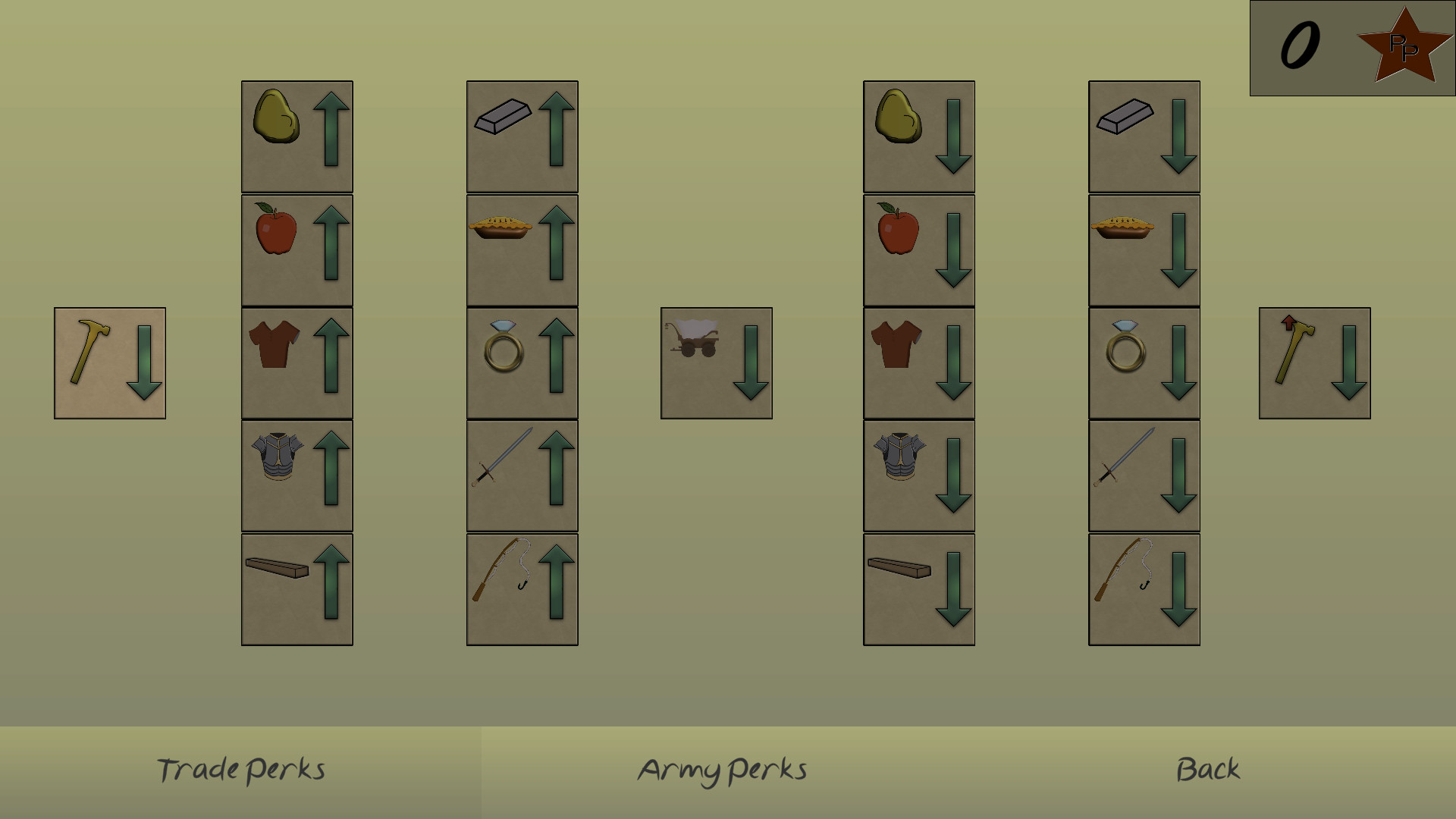Viewport: 1456px width, 819px height.
Task: Click the sword tile with the up arrow
Action: click(x=522, y=474)
